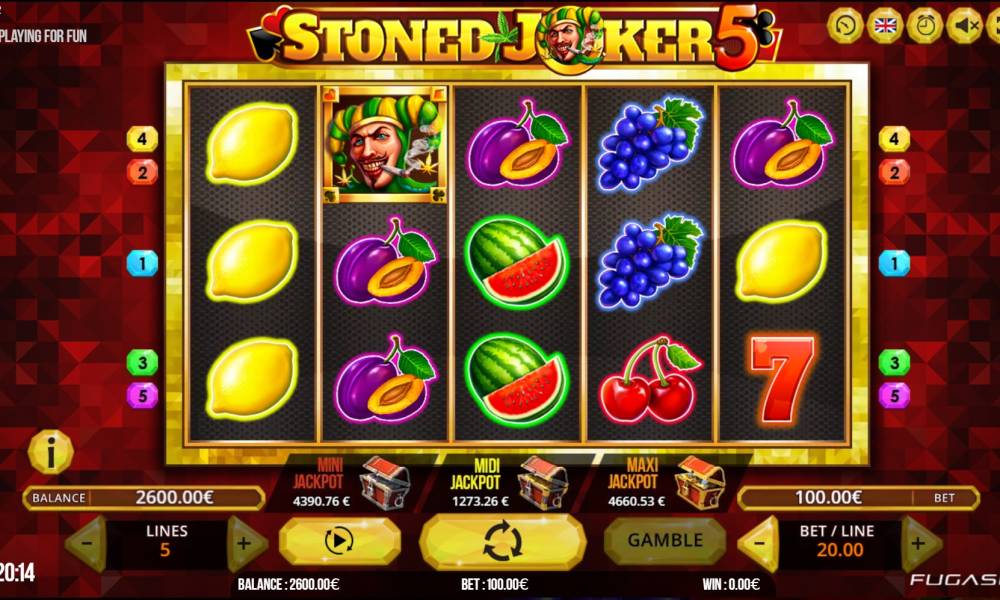This screenshot has height=600, width=1000.
Task: Click the GAMBLE button
Action: (x=664, y=540)
